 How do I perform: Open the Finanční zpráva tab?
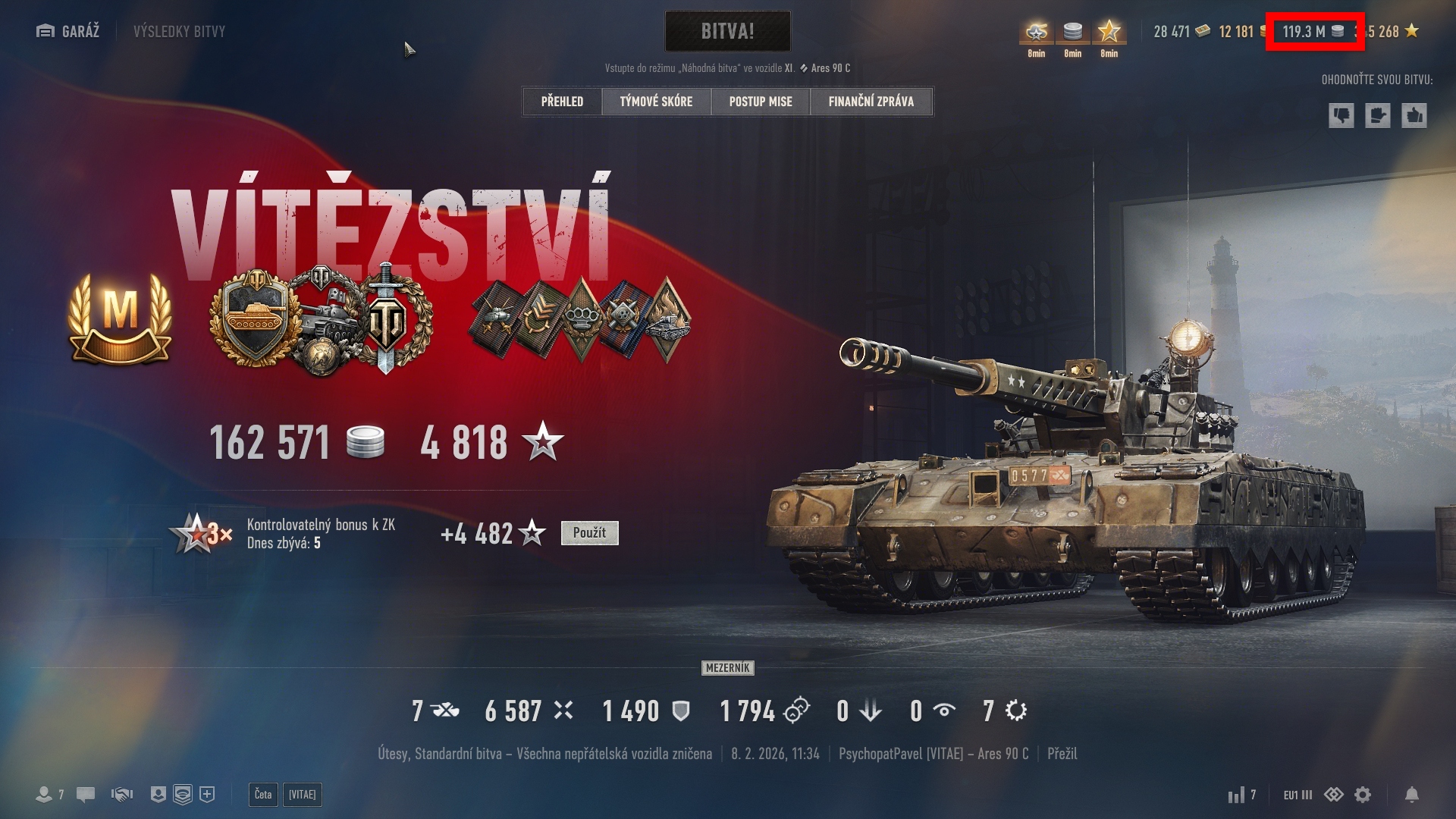[x=871, y=102]
